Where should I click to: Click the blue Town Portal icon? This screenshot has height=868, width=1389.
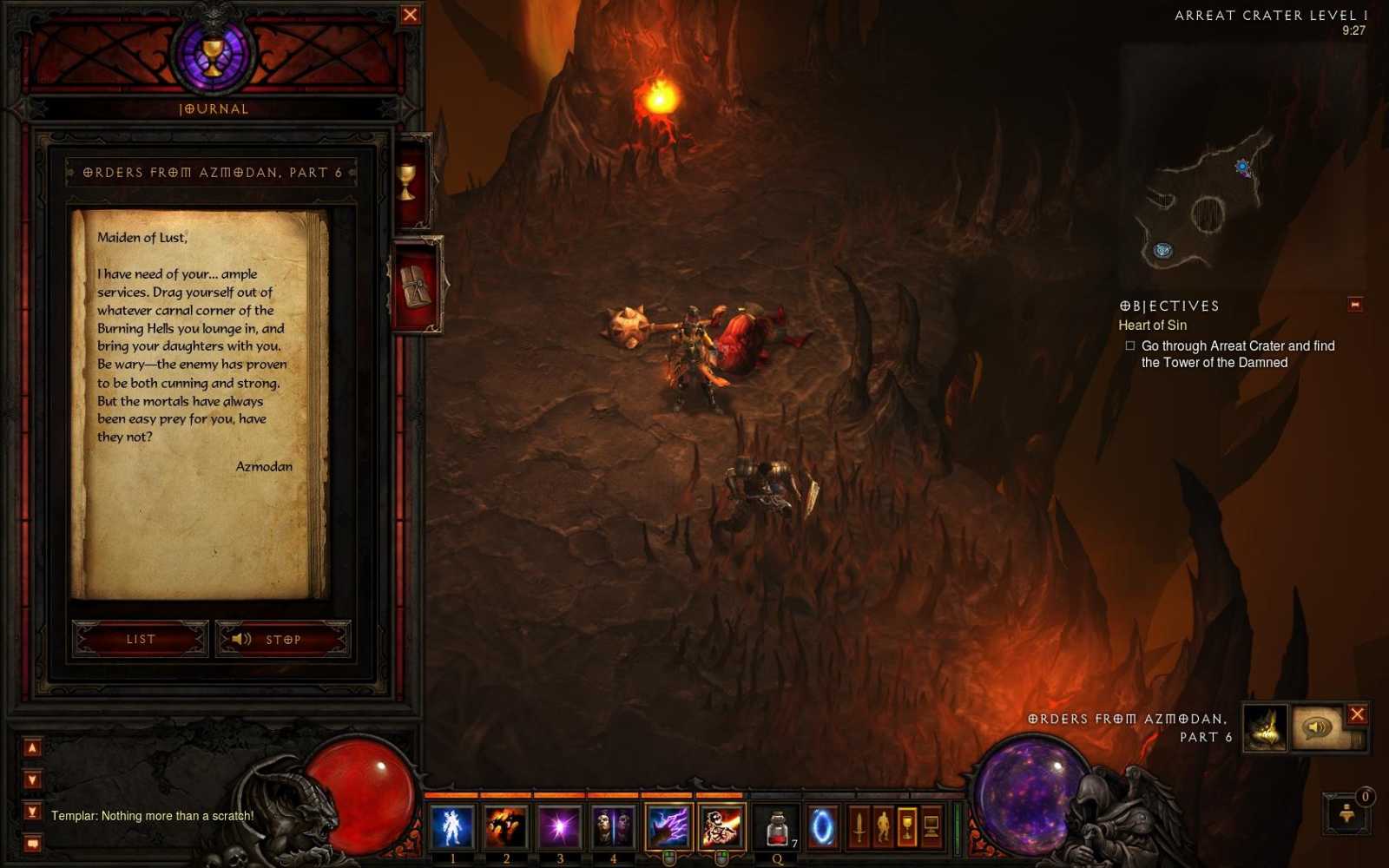tap(822, 825)
